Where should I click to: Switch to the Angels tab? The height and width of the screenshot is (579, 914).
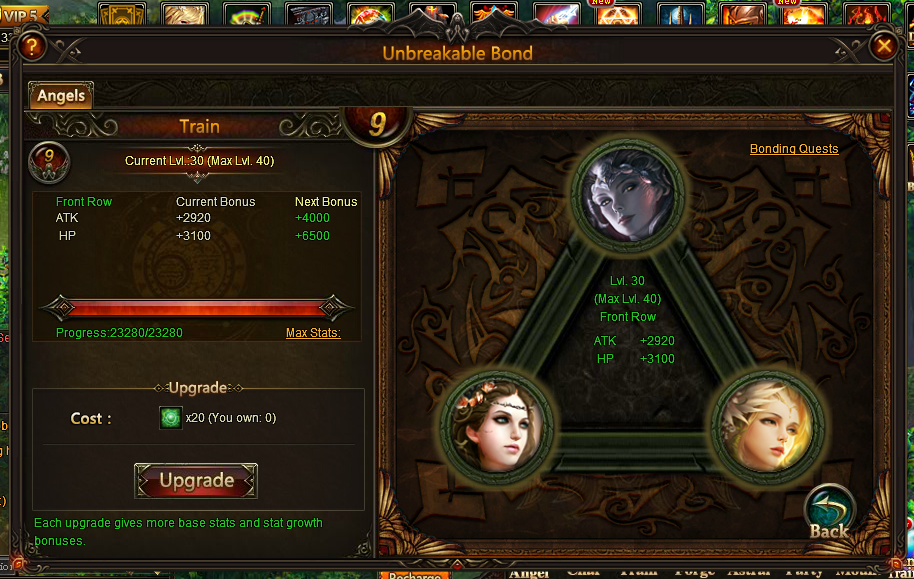click(61, 96)
